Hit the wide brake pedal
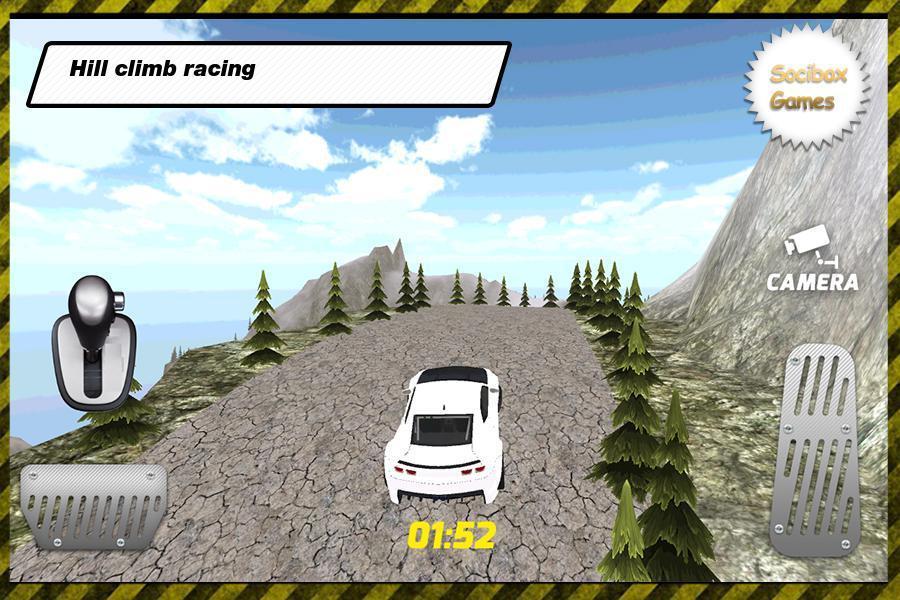Screen dimensions: 900x600 93,506
